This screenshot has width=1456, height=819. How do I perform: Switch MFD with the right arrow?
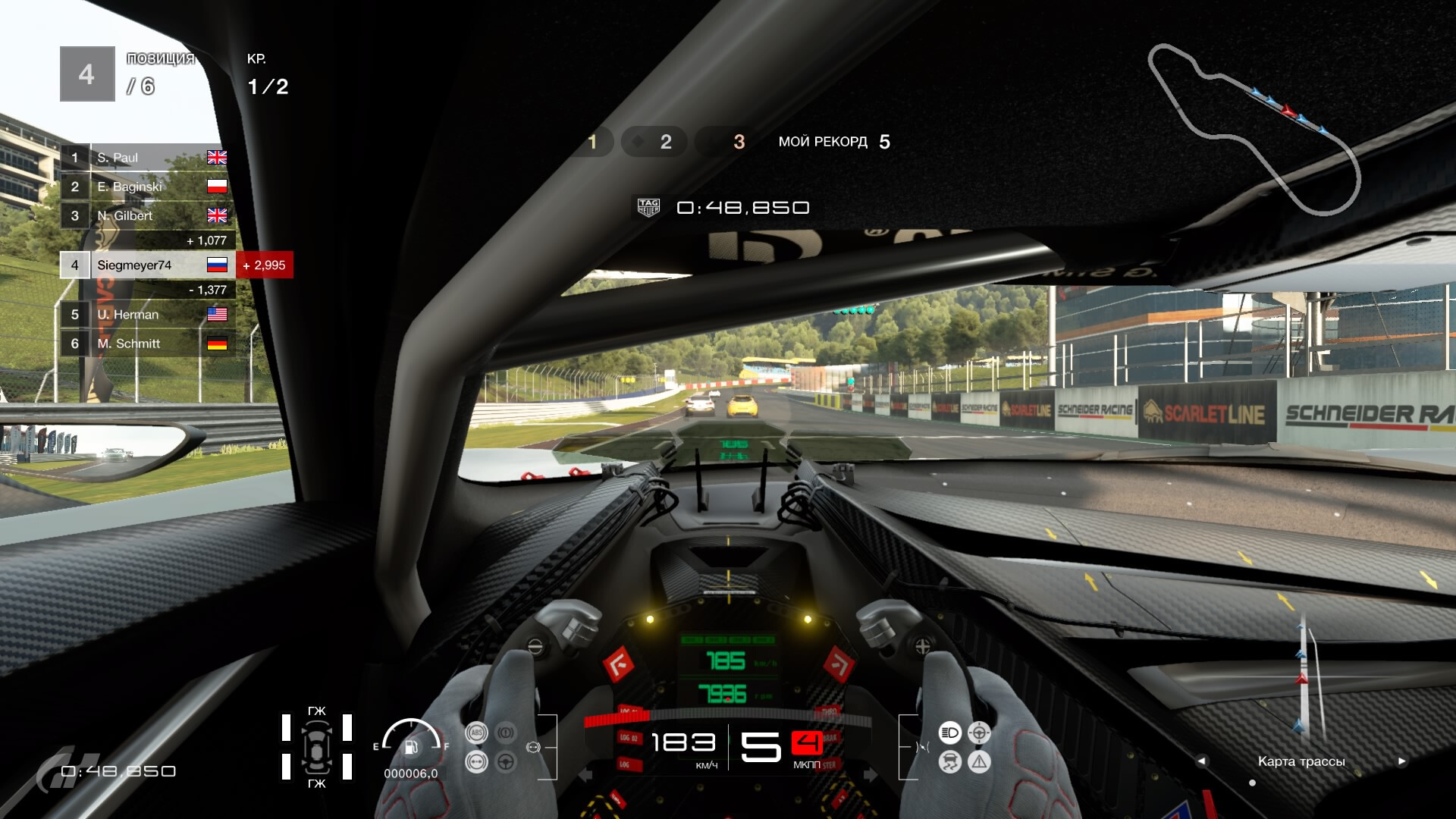point(1401,761)
